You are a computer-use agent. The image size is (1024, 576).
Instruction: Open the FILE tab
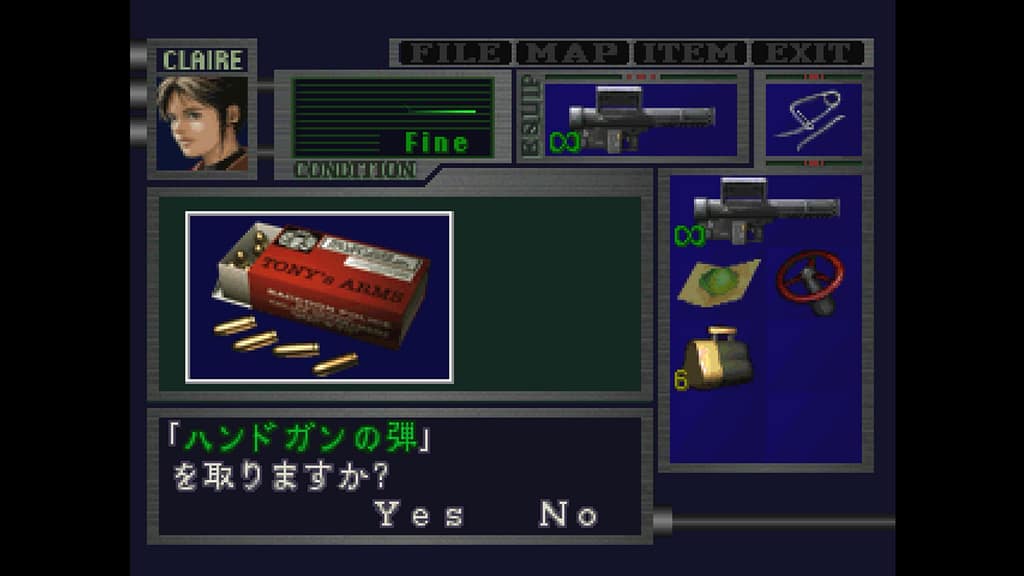click(x=452, y=53)
